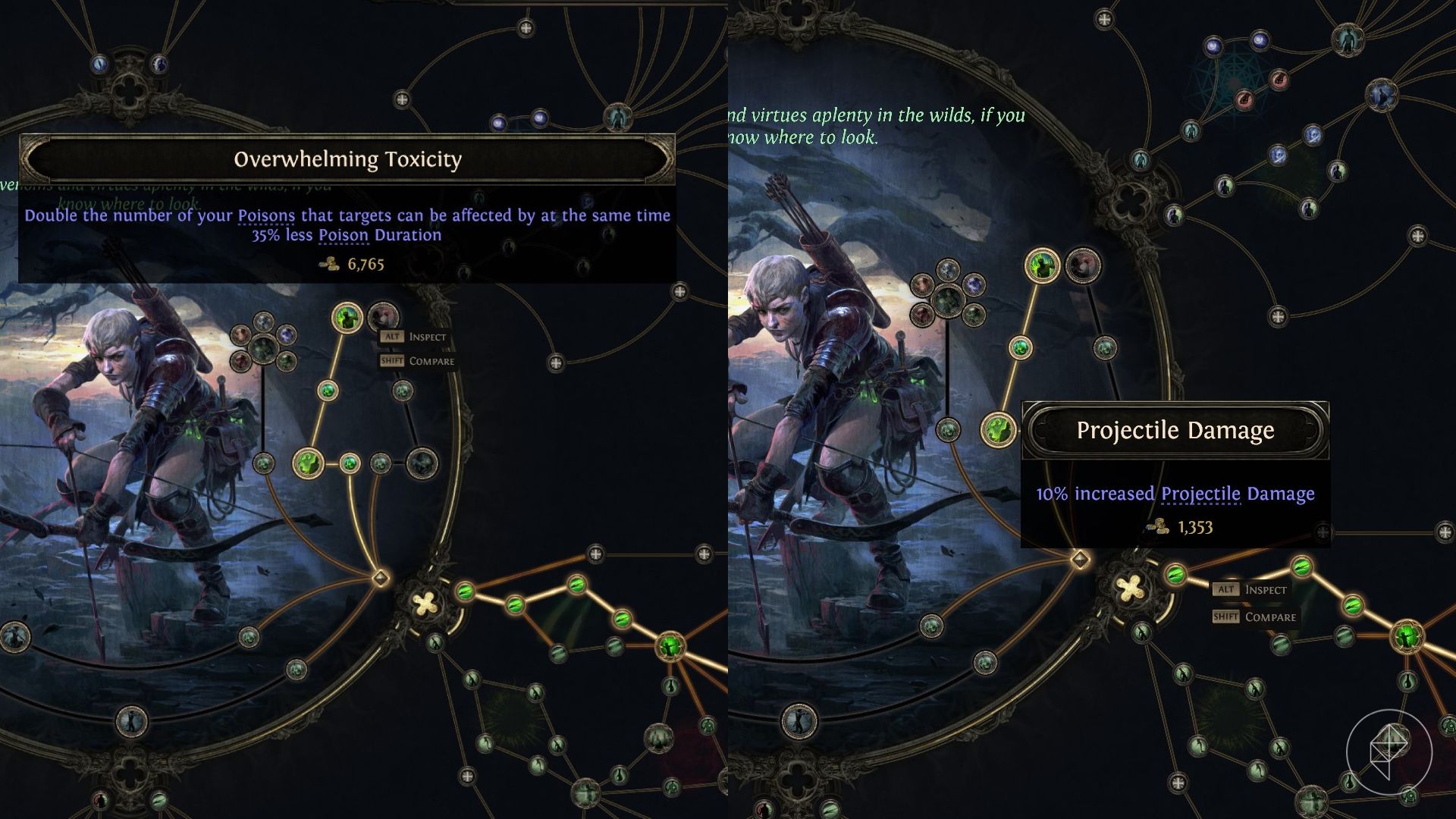
Task: Click the central green cluster jewel node
Action: [262, 349]
